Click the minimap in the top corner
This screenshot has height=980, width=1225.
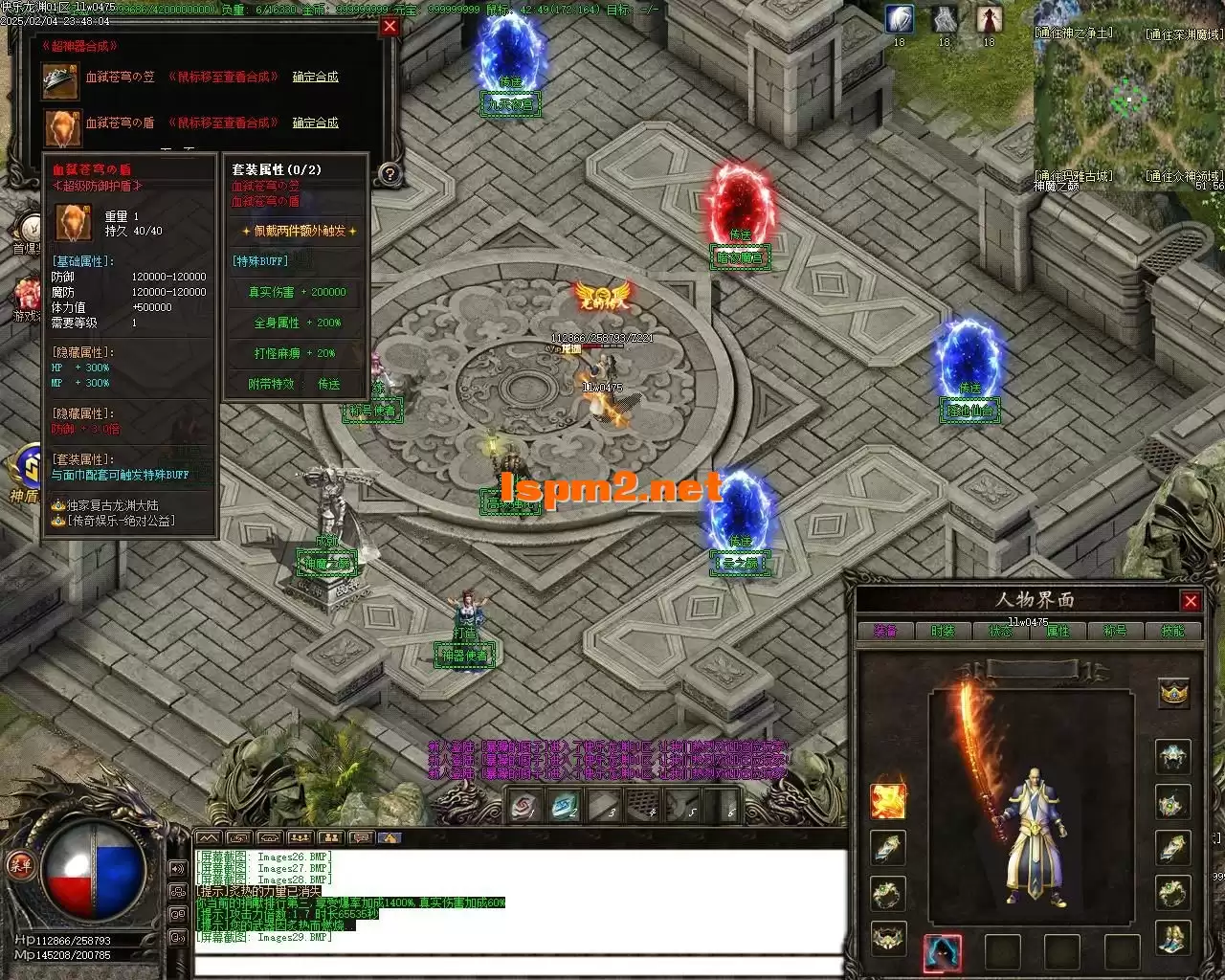pos(1129,100)
